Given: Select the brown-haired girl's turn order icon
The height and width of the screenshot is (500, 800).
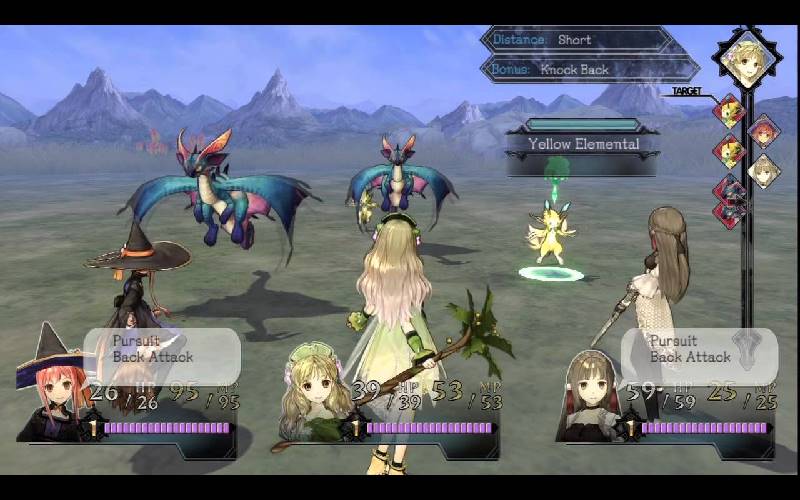Looking at the screenshot, I should (764, 171).
